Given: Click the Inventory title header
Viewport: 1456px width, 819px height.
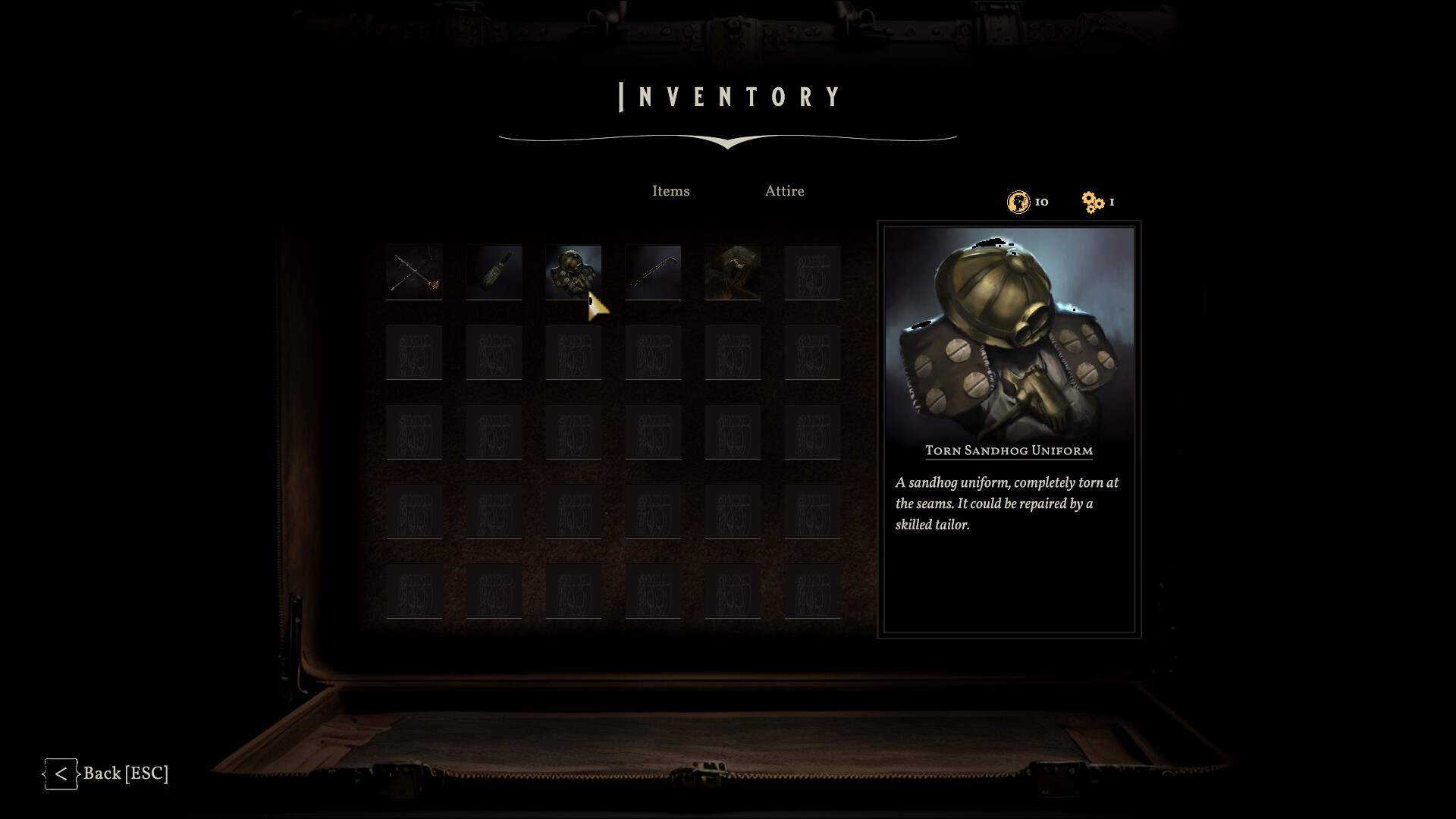Looking at the screenshot, I should point(728,96).
